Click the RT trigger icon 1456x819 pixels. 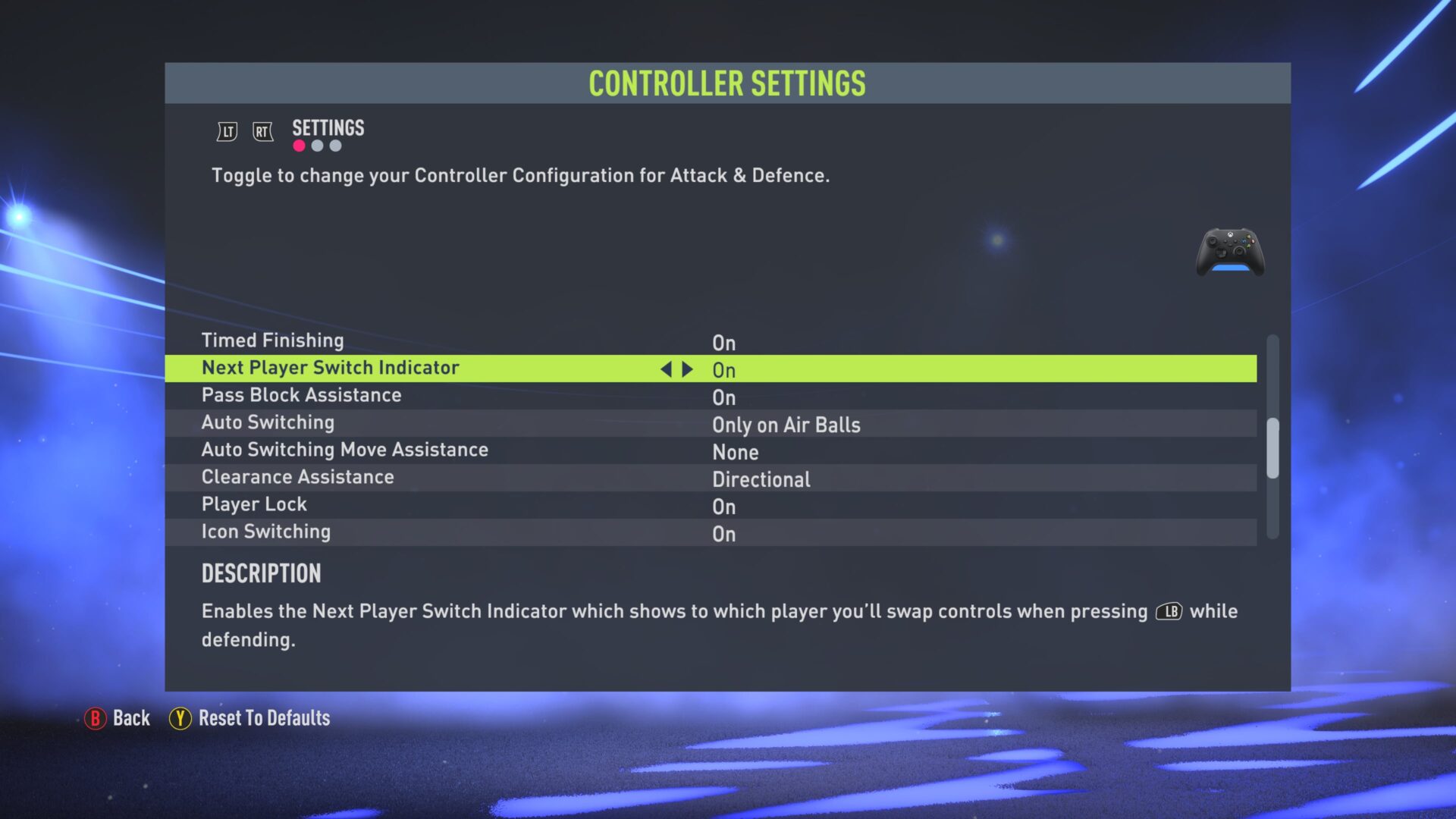pos(262,130)
